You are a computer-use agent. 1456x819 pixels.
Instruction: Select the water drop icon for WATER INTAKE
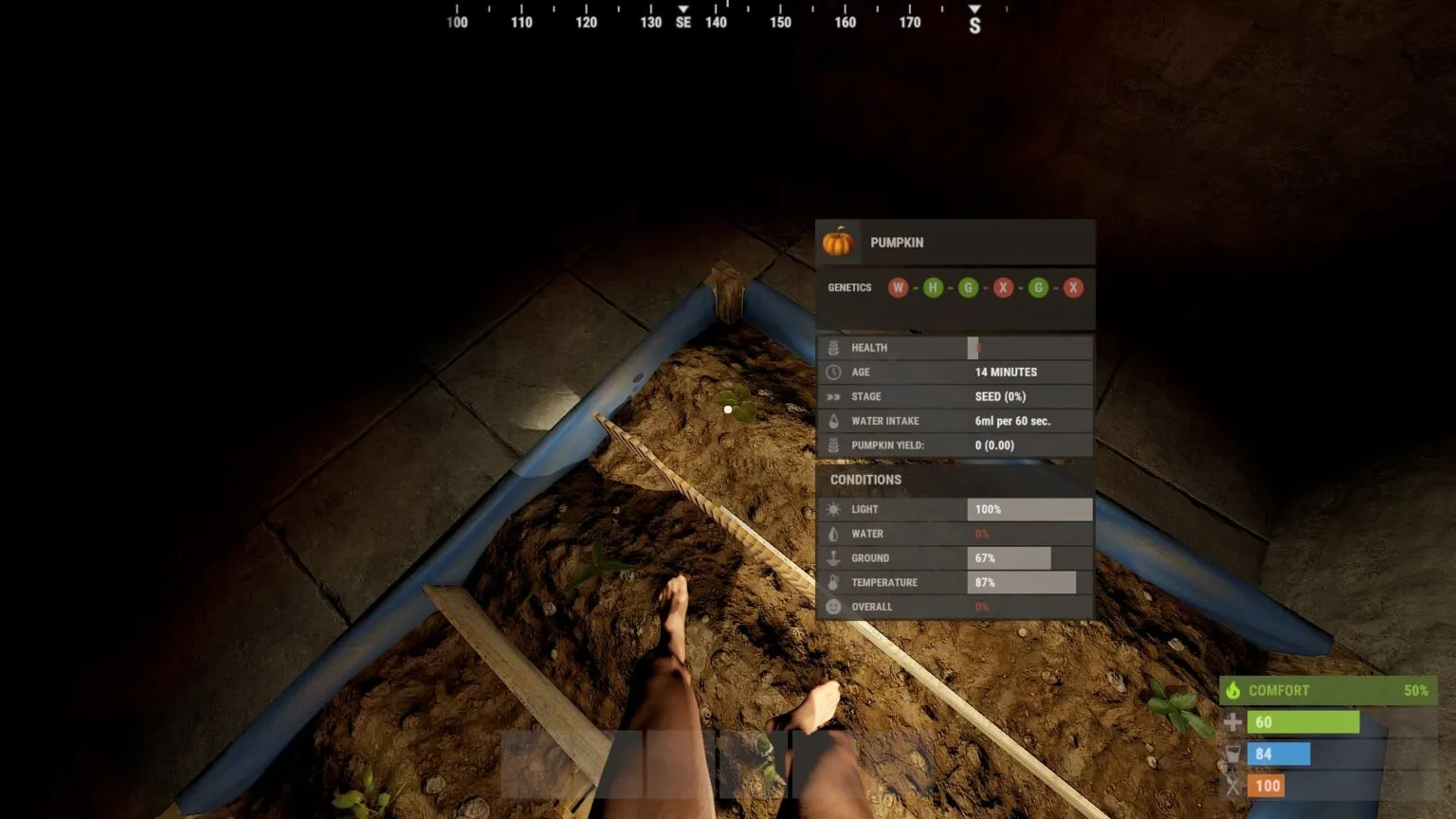pos(833,421)
